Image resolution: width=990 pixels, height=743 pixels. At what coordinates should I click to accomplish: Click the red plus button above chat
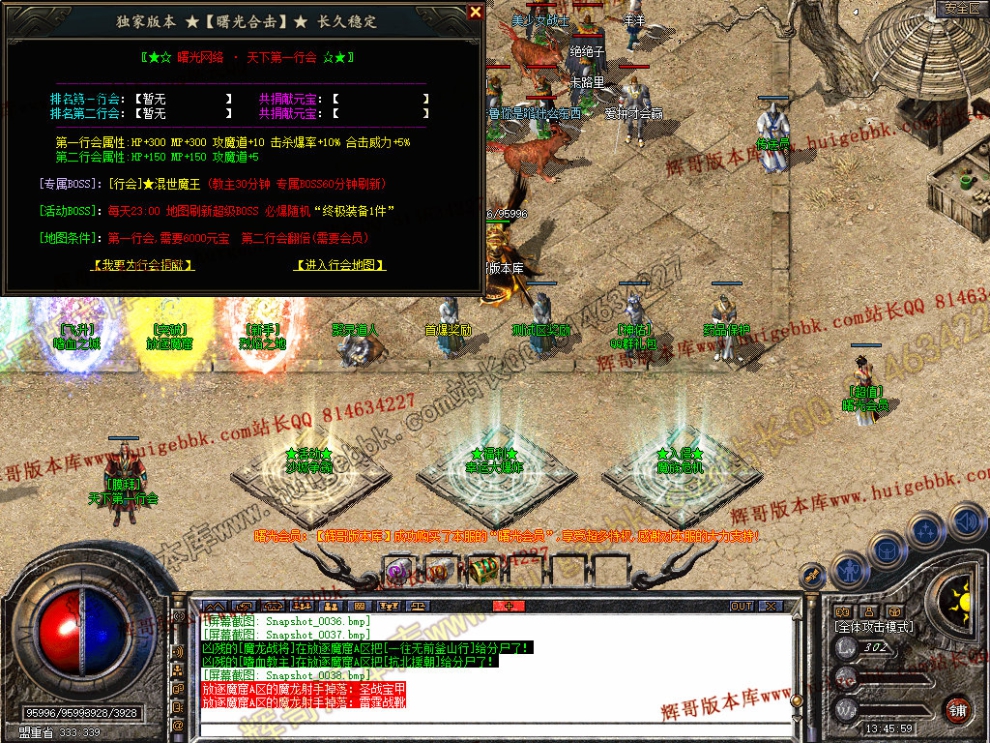508,606
